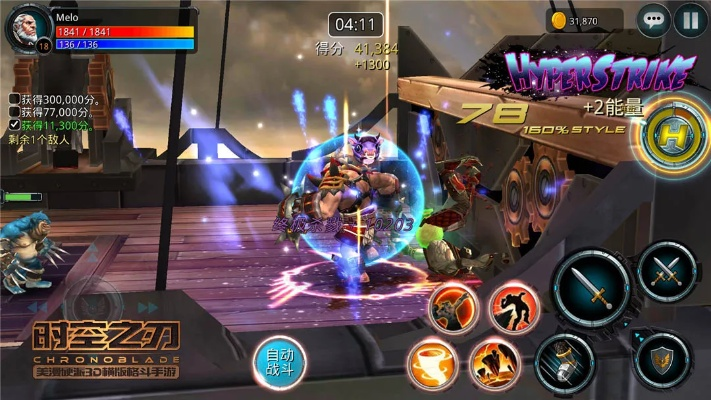Viewport: 711px width, 400px height.
Task: Click the gold coin counter
Action: [x=585, y=20]
